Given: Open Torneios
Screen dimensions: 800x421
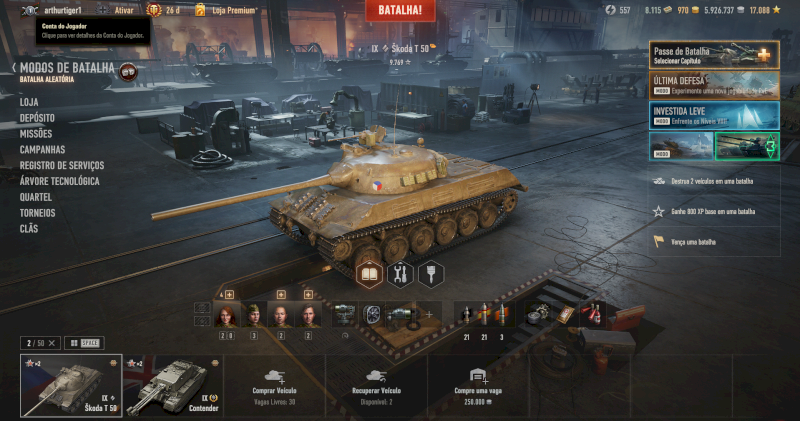Looking at the screenshot, I should click(x=37, y=213).
